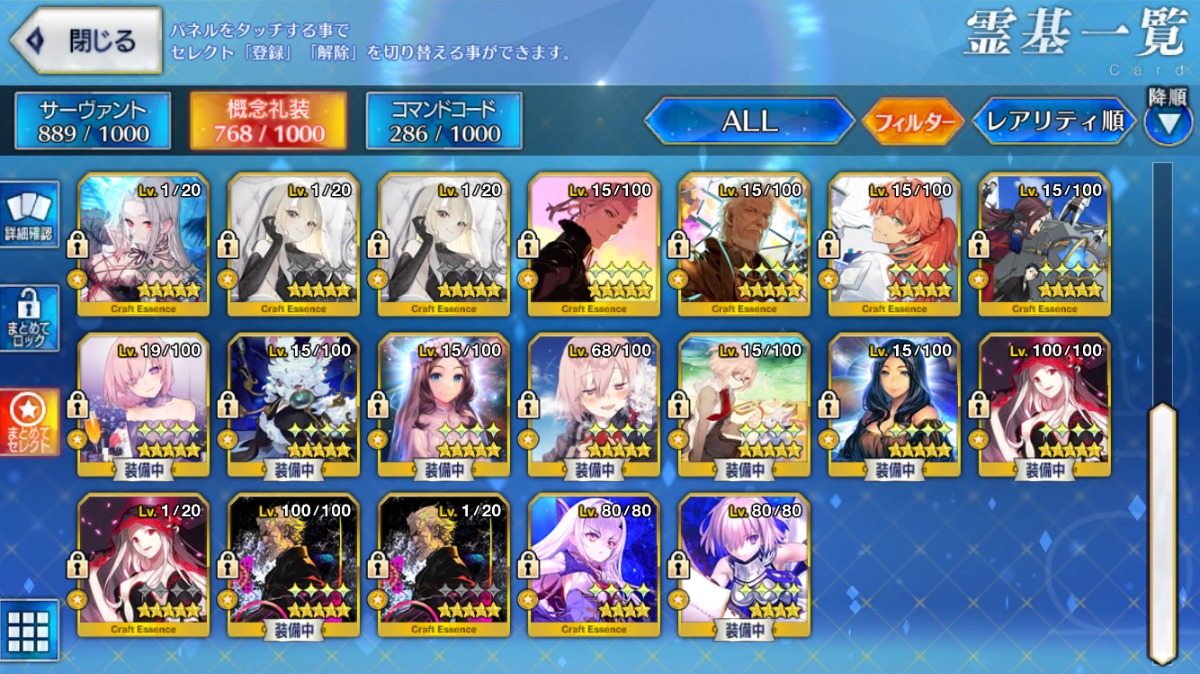Image resolution: width=1200 pixels, height=674 pixels.
Task: Open the コマンドコード tab
Action: coord(443,122)
